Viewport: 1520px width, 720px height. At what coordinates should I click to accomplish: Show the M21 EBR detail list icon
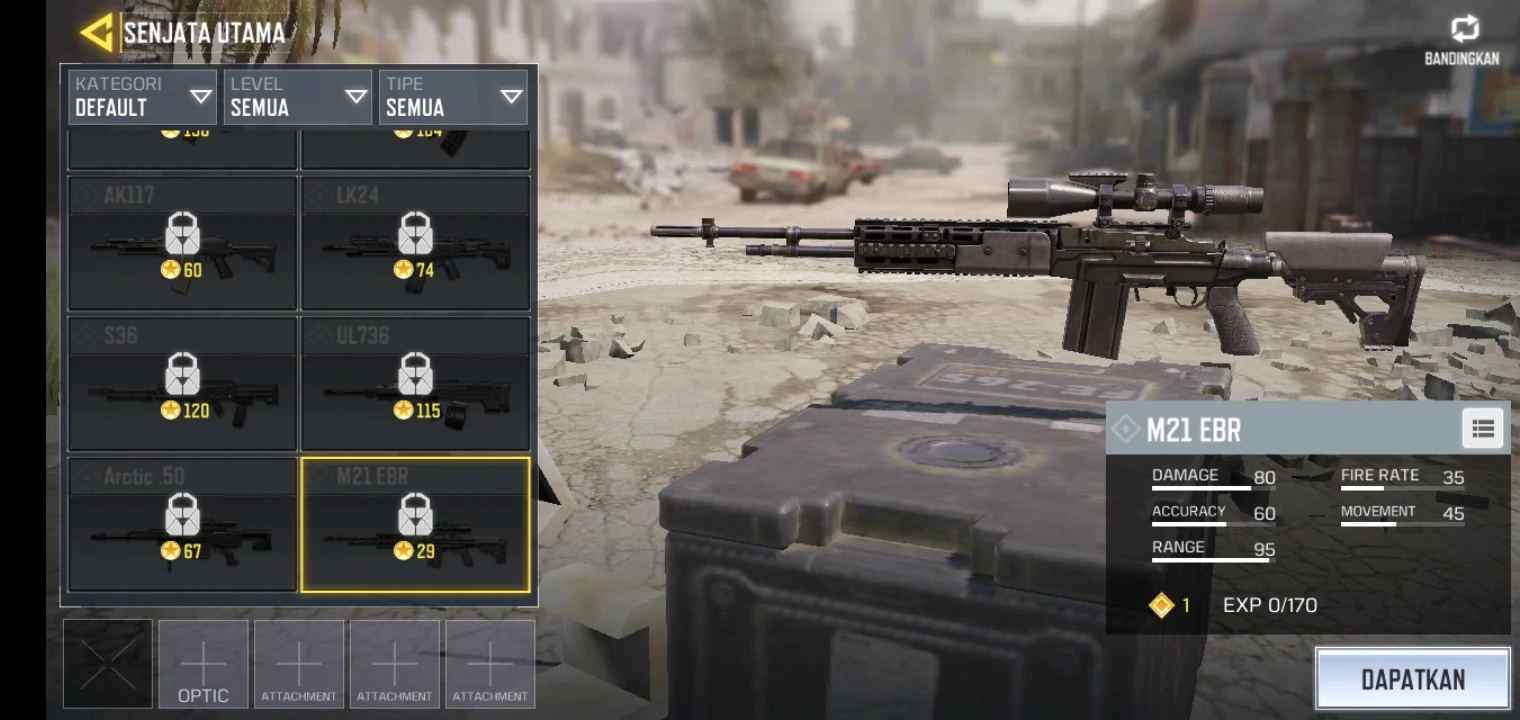pos(1482,429)
